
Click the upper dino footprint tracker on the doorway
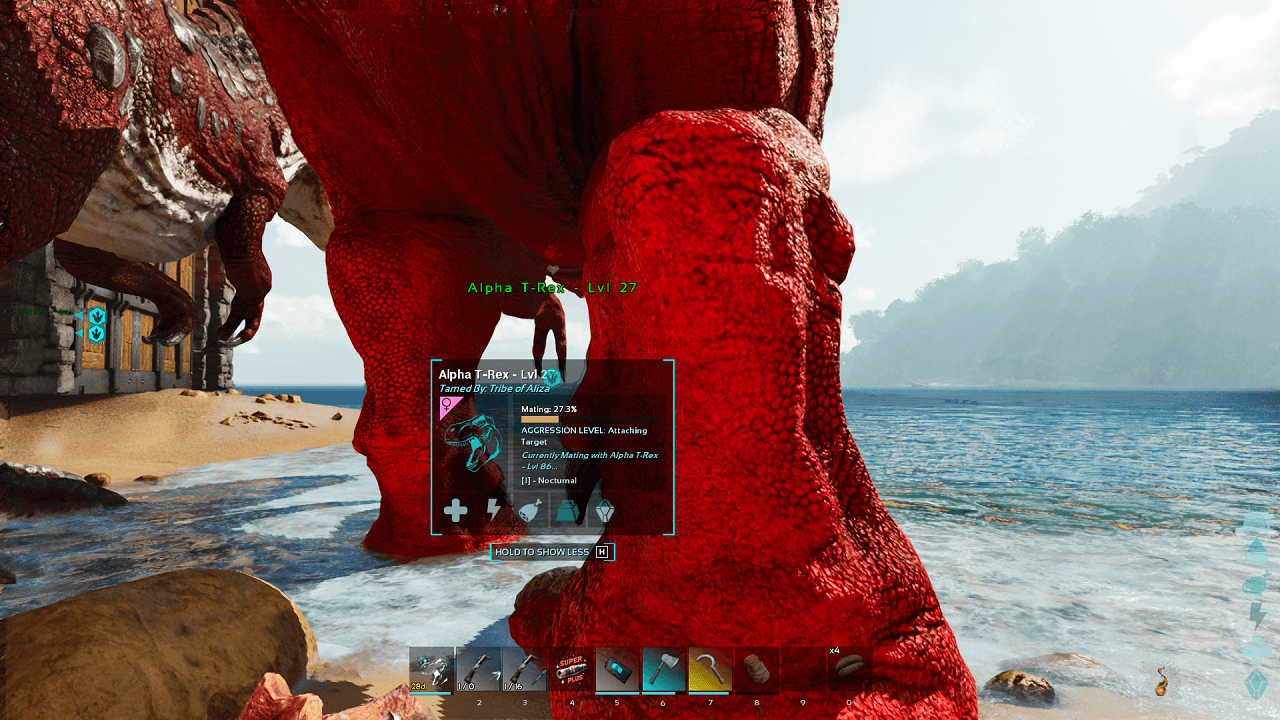[x=95, y=314]
